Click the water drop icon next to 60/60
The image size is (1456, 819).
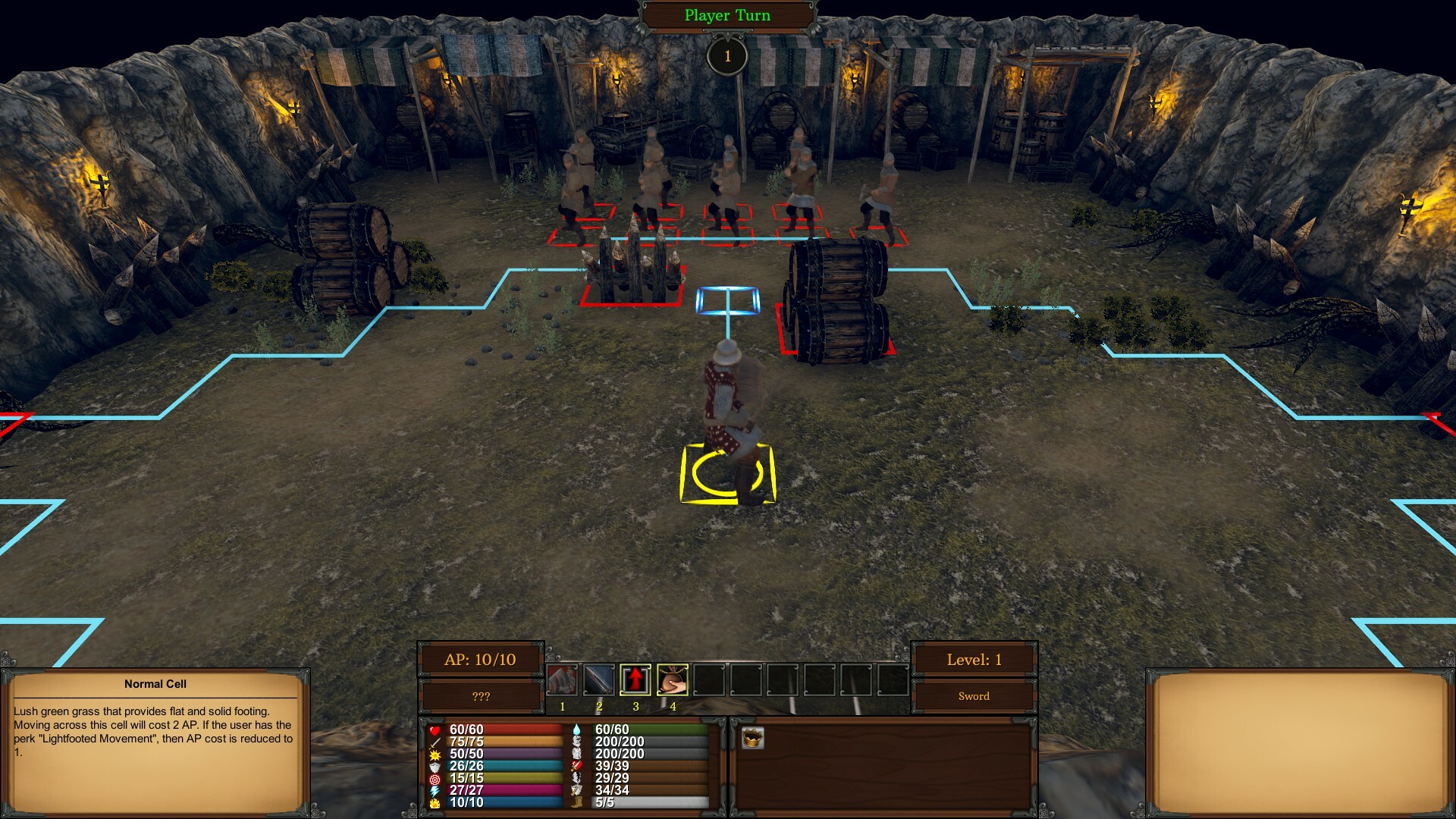(x=578, y=730)
